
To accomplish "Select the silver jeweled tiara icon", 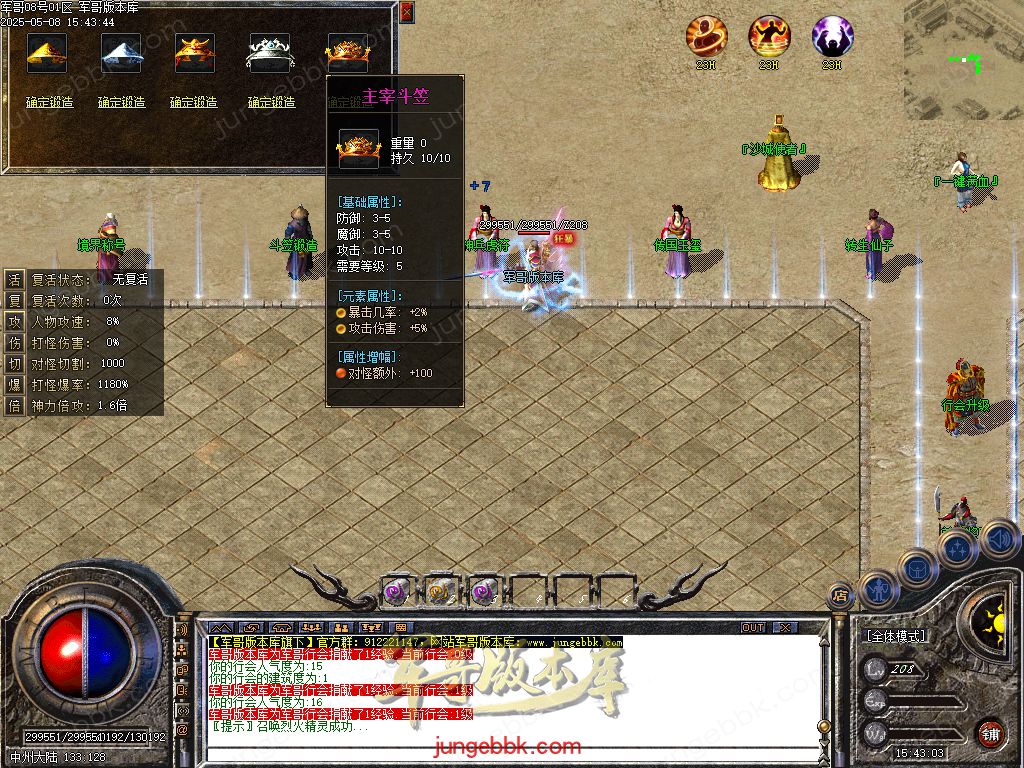I will [x=268, y=54].
